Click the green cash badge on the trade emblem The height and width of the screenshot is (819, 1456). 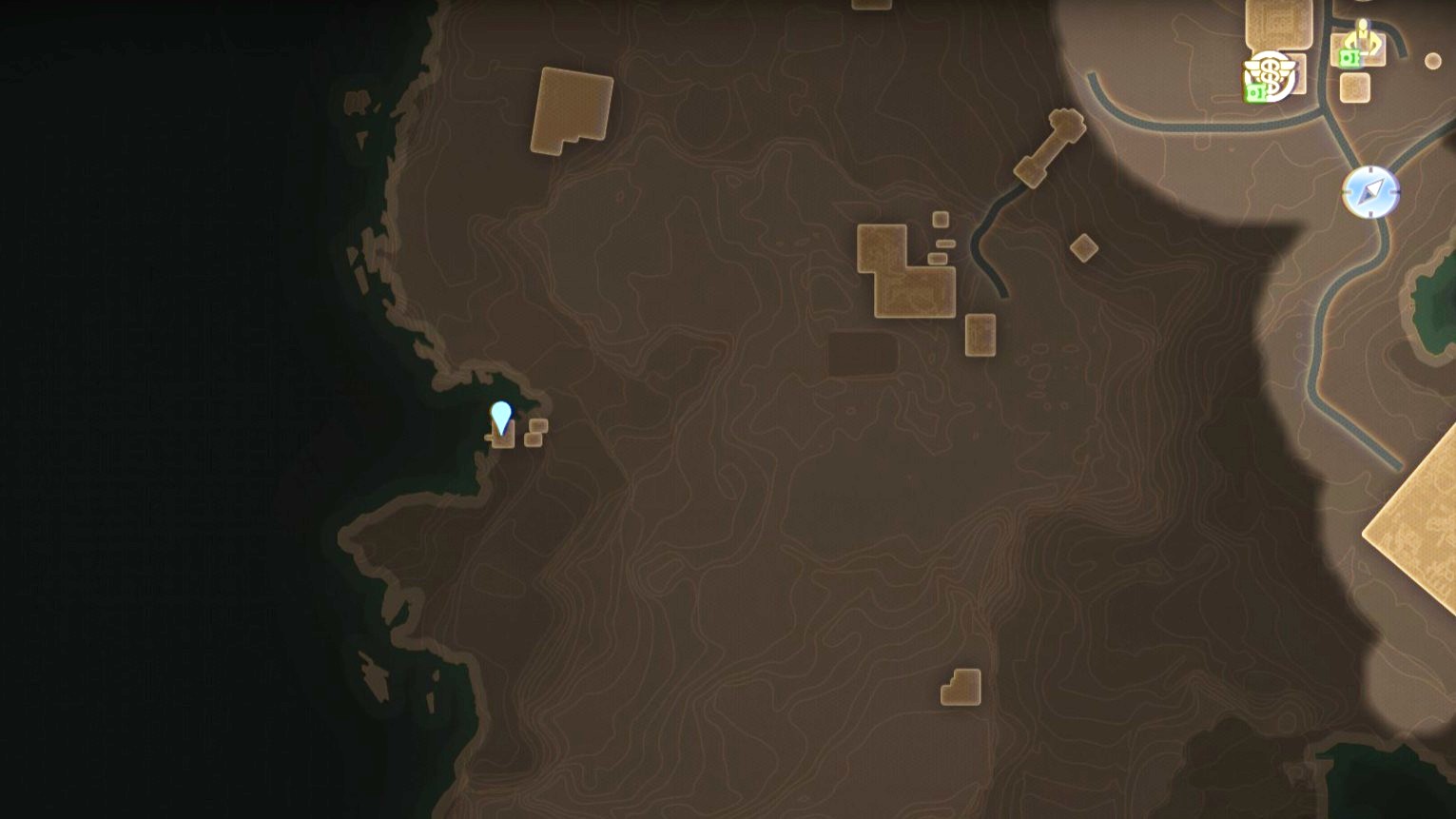(1255, 92)
